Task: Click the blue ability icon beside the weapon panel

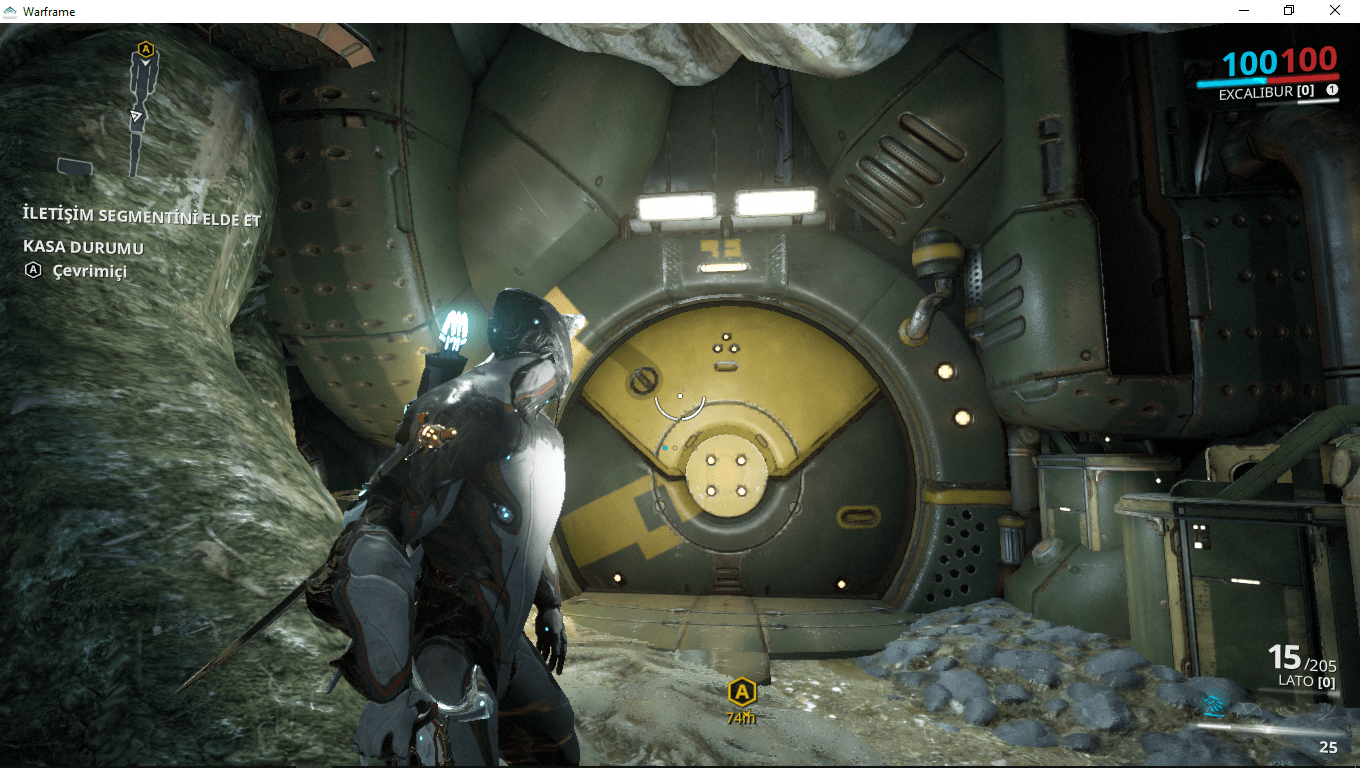Action: click(x=1213, y=703)
